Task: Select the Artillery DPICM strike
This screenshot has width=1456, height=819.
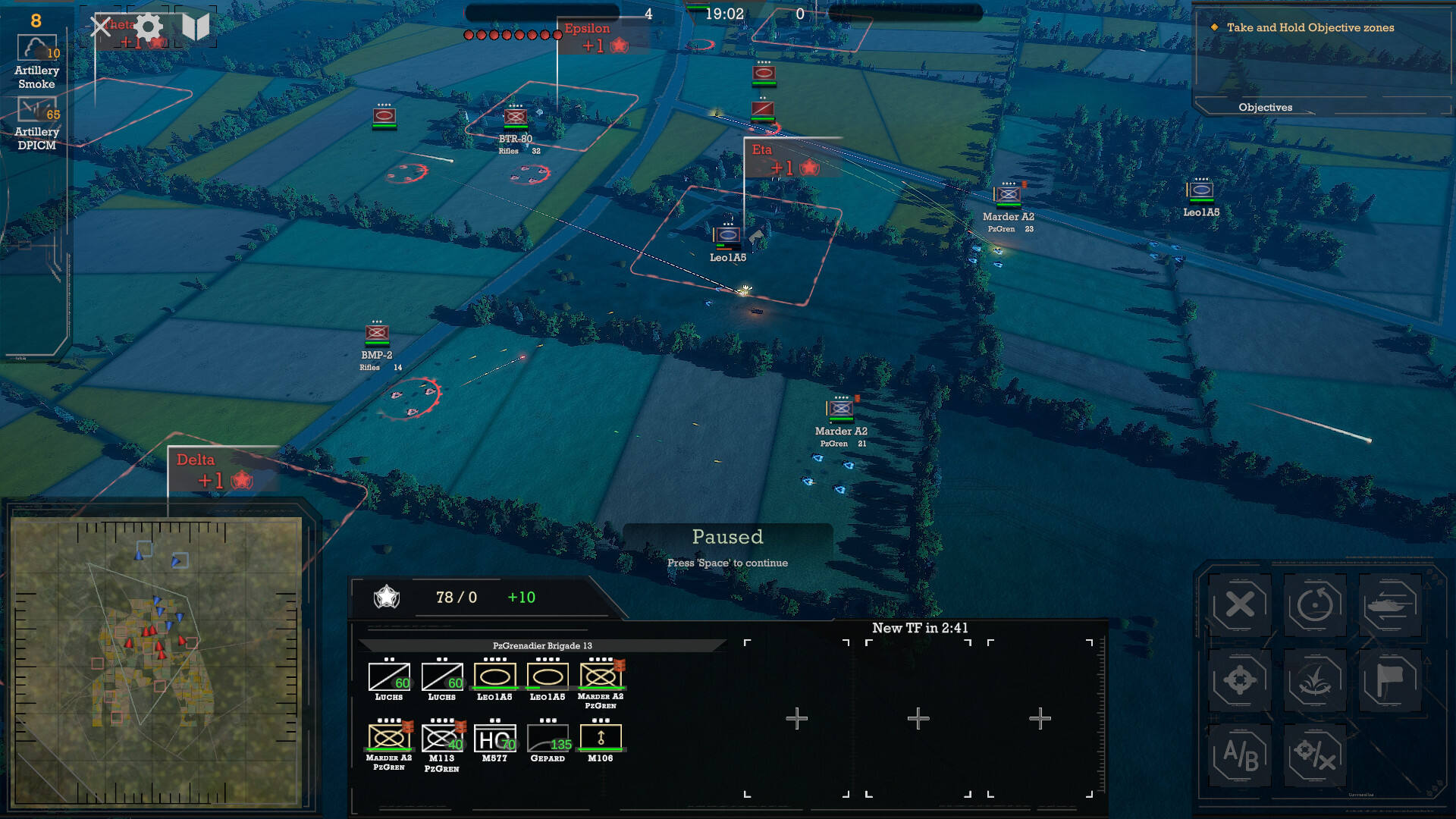Action: (36, 115)
